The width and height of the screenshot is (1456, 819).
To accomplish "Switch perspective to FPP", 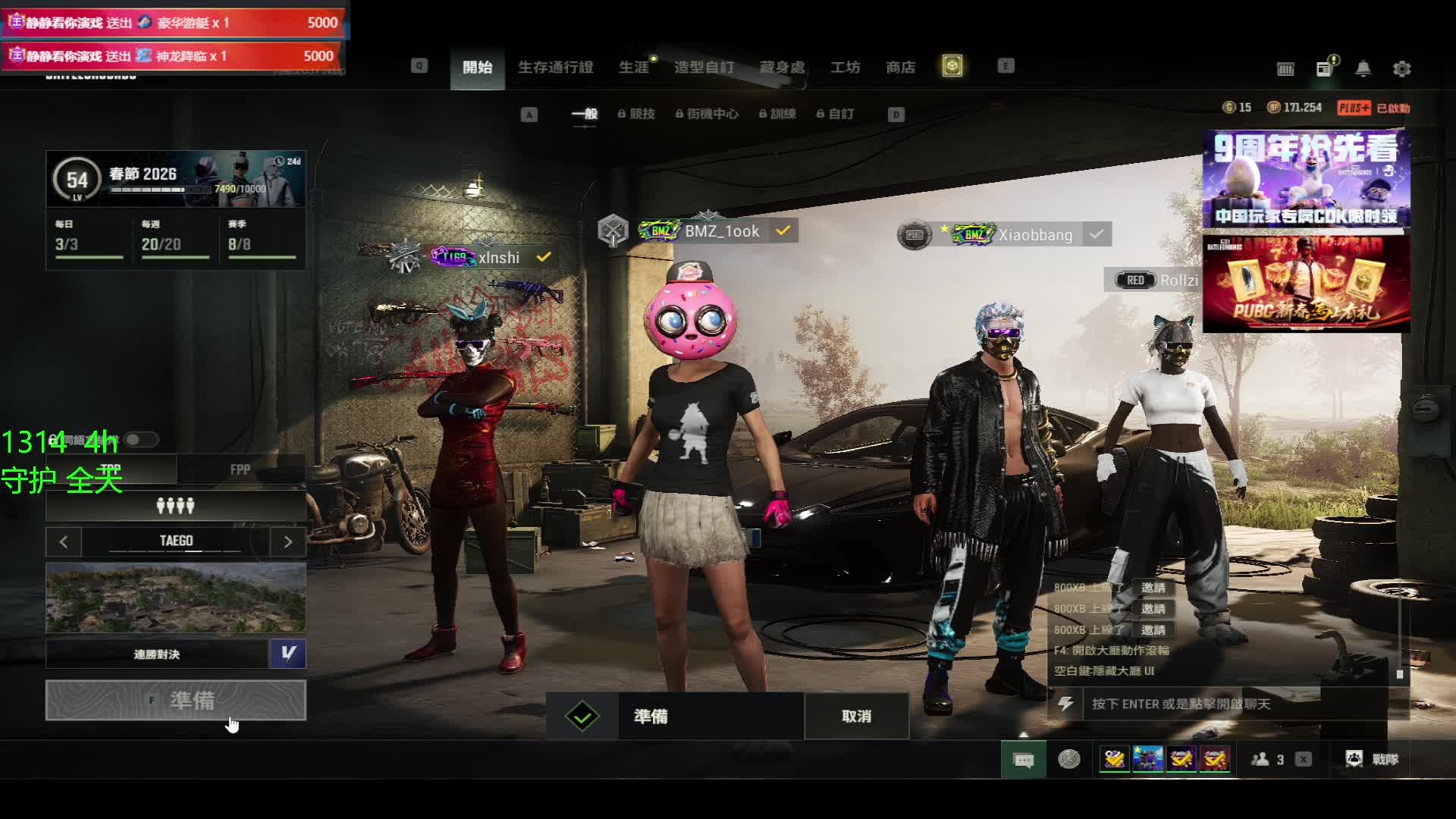I will (240, 469).
